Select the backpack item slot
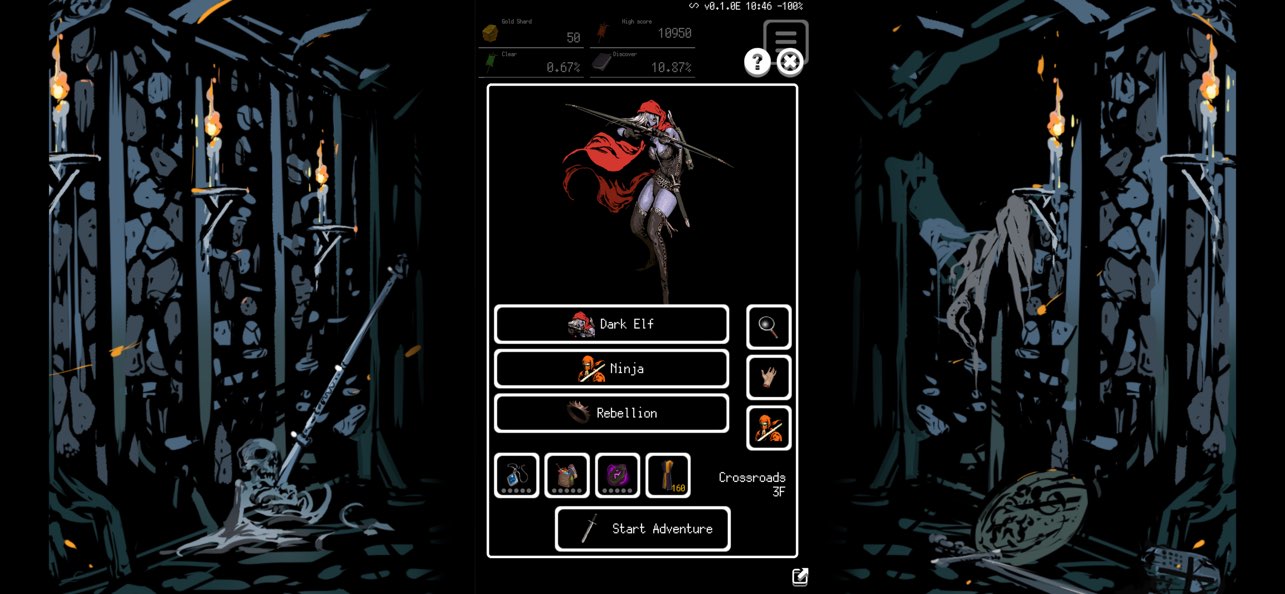The image size is (1285, 594). point(567,475)
